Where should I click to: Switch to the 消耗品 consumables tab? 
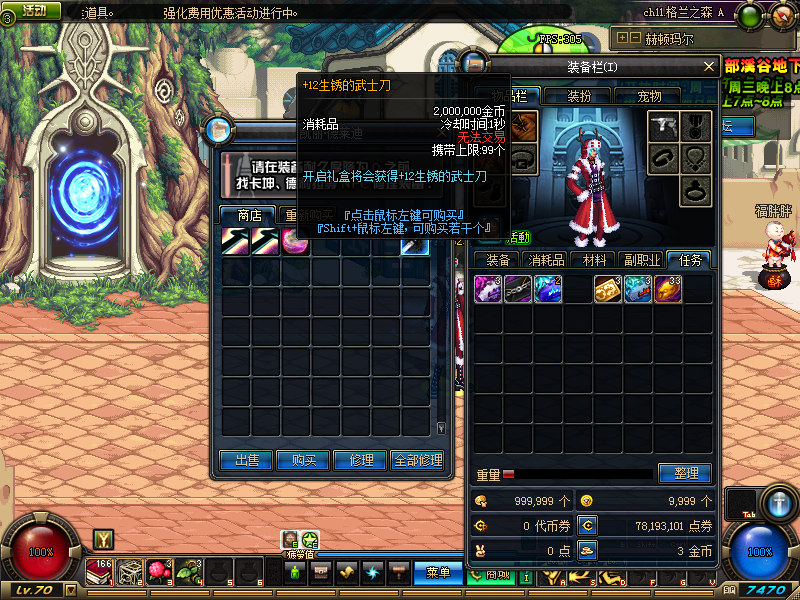pos(547,260)
